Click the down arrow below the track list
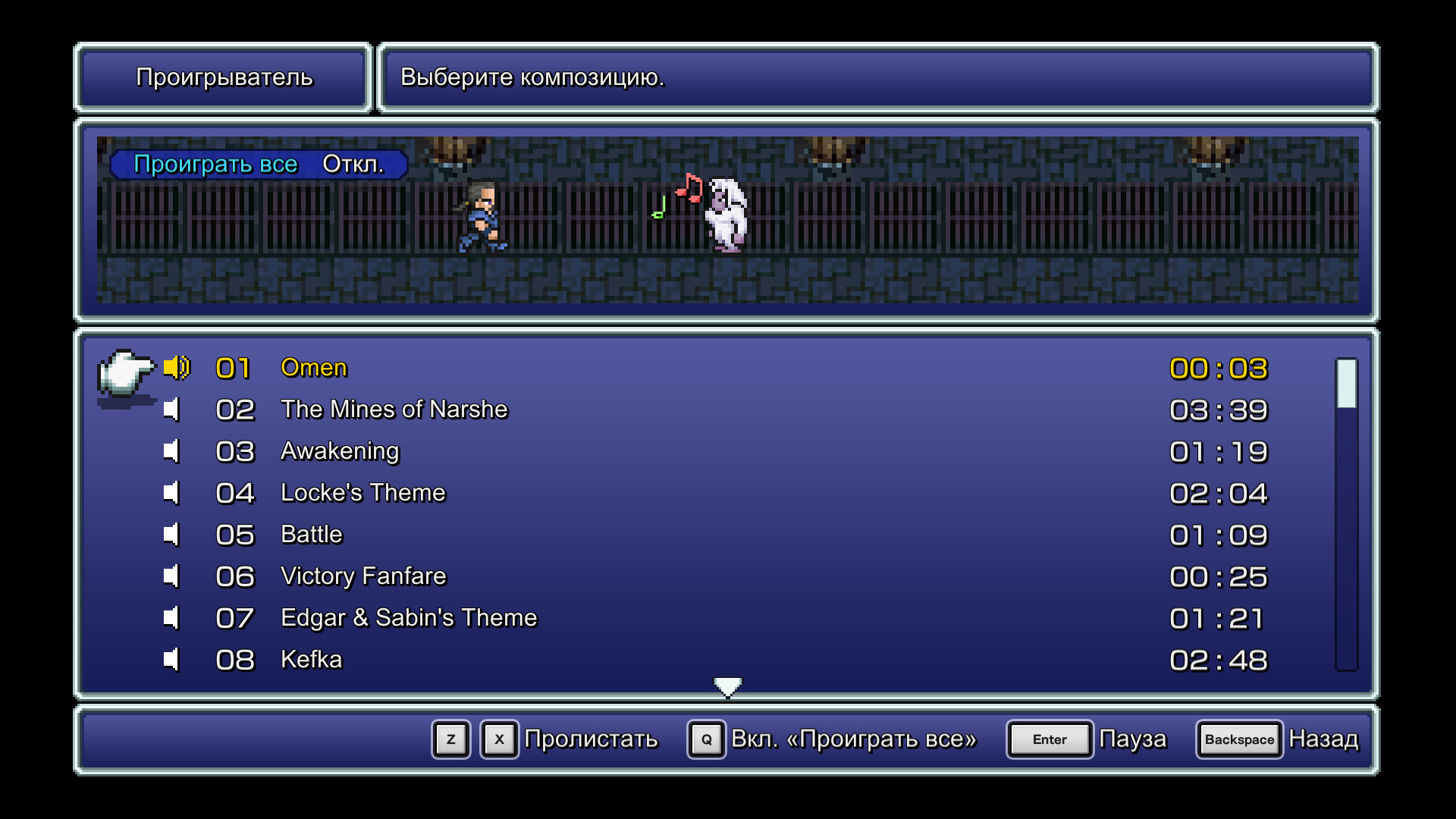 (x=727, y=685)
